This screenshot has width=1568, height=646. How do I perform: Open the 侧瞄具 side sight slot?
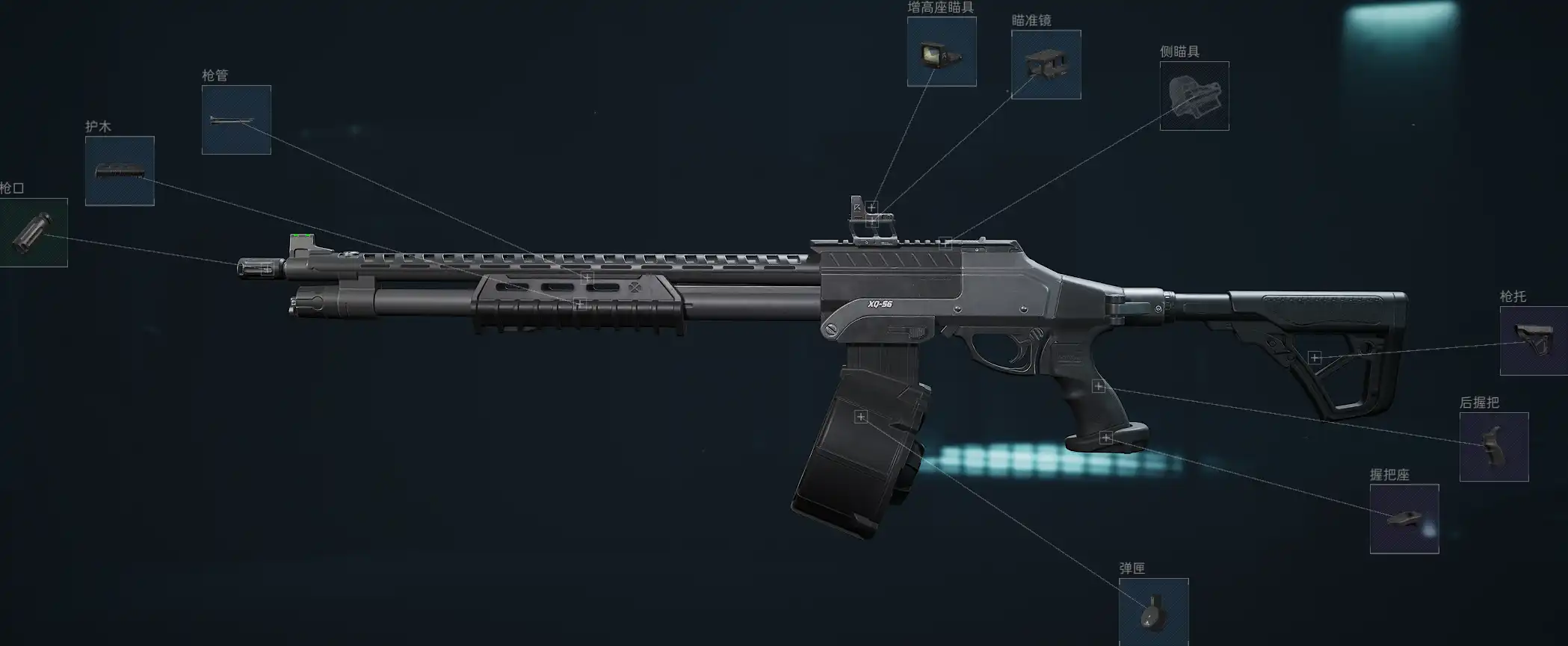click(1194, 96)
